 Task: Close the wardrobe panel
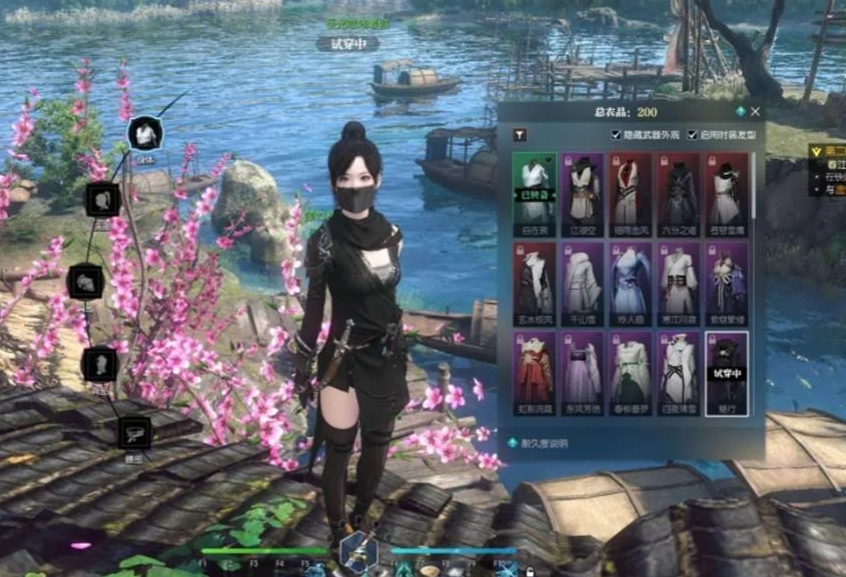(755, 112)
